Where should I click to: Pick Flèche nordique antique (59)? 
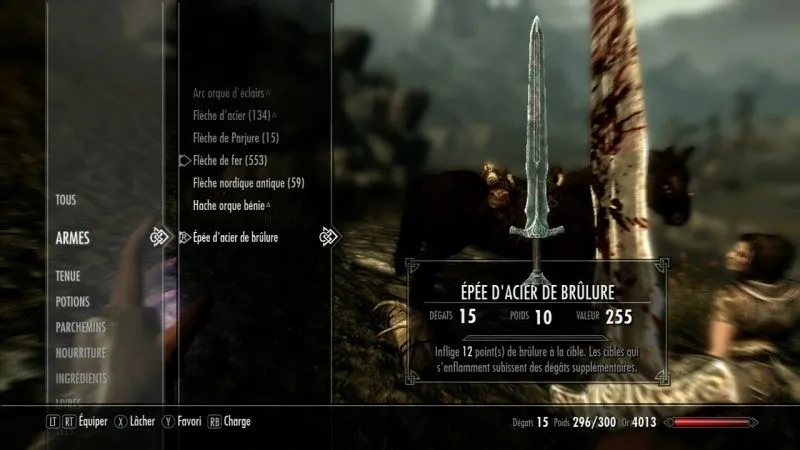[x=248, y=183]
